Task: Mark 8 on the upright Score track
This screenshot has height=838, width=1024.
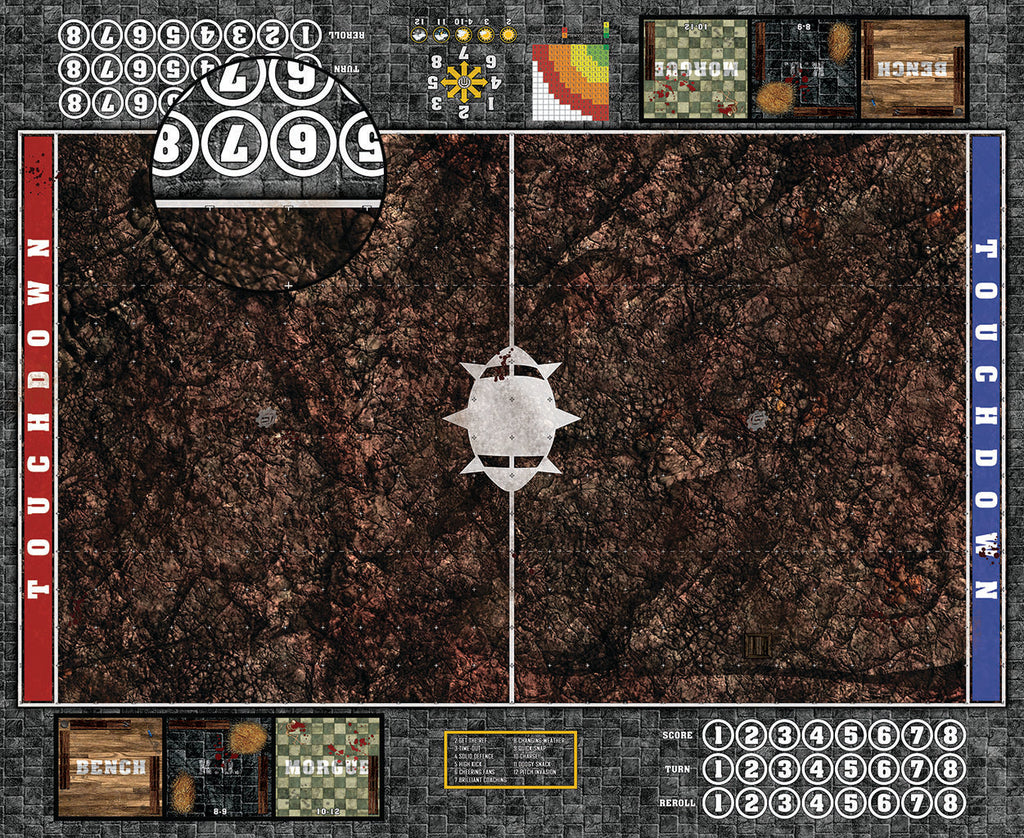Action: 951,736
